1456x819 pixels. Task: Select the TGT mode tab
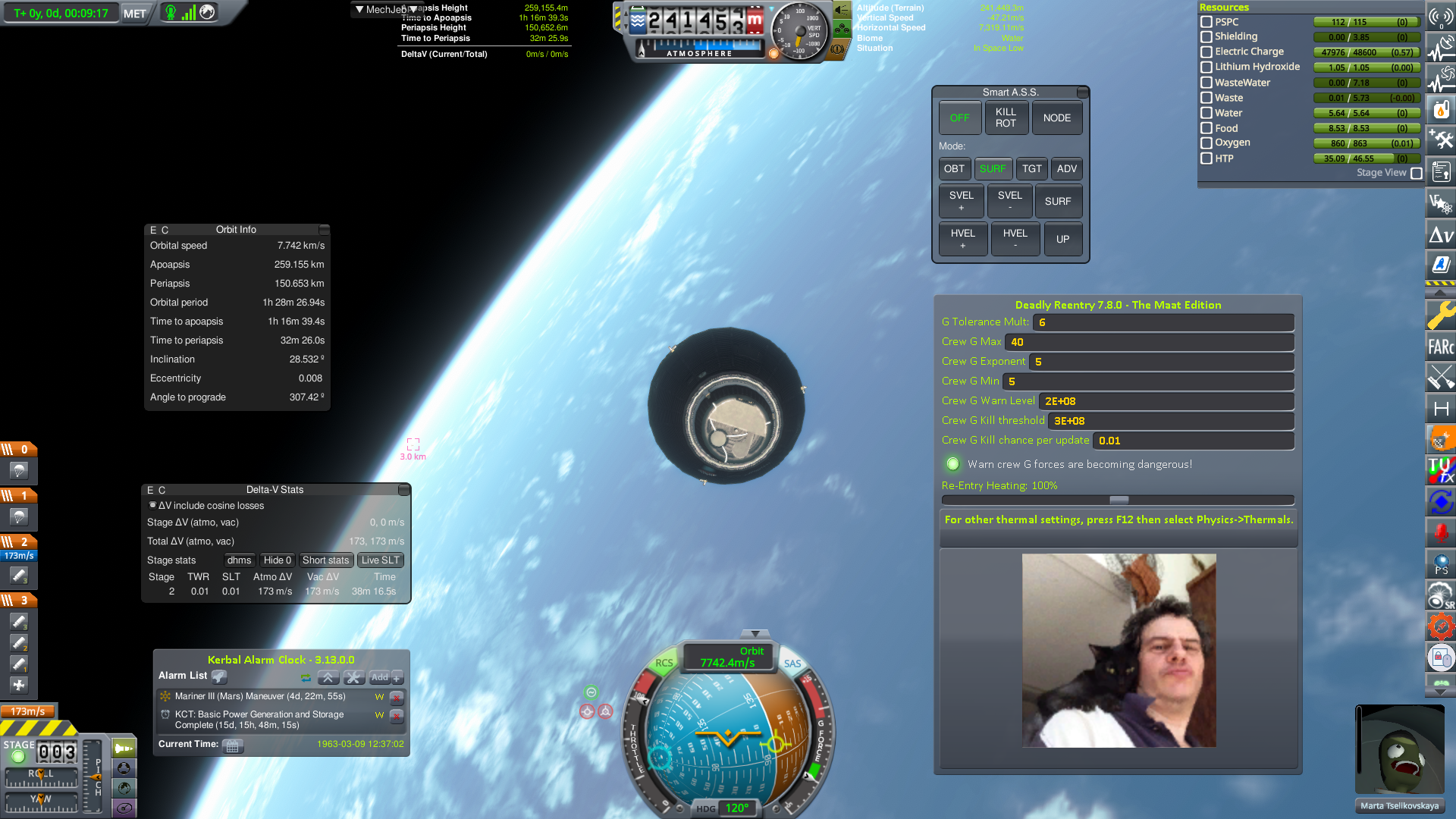pyautogui.click(x=1031, y=168)
